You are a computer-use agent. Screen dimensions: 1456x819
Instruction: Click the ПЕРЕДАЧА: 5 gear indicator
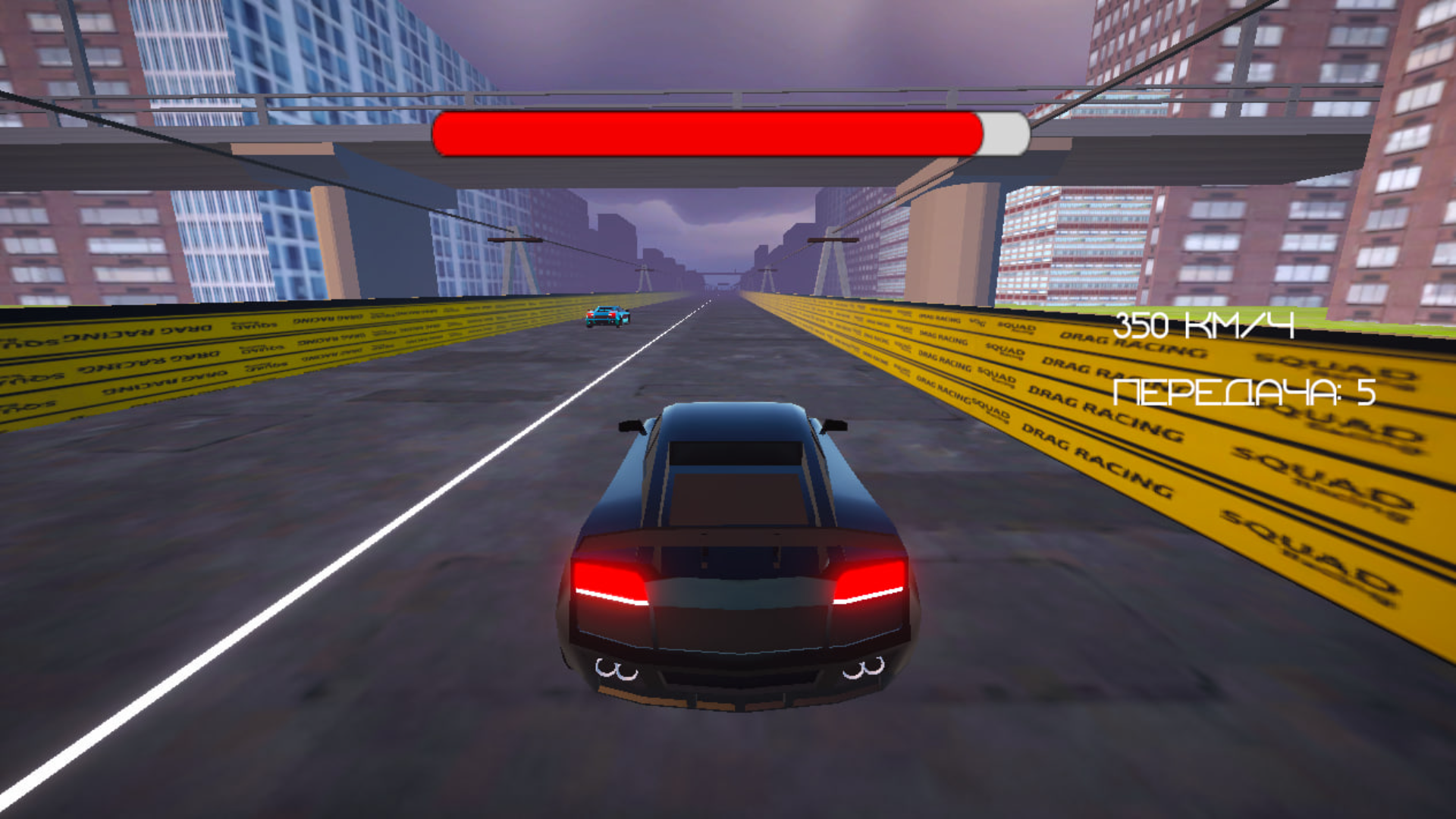[1244, 391]
